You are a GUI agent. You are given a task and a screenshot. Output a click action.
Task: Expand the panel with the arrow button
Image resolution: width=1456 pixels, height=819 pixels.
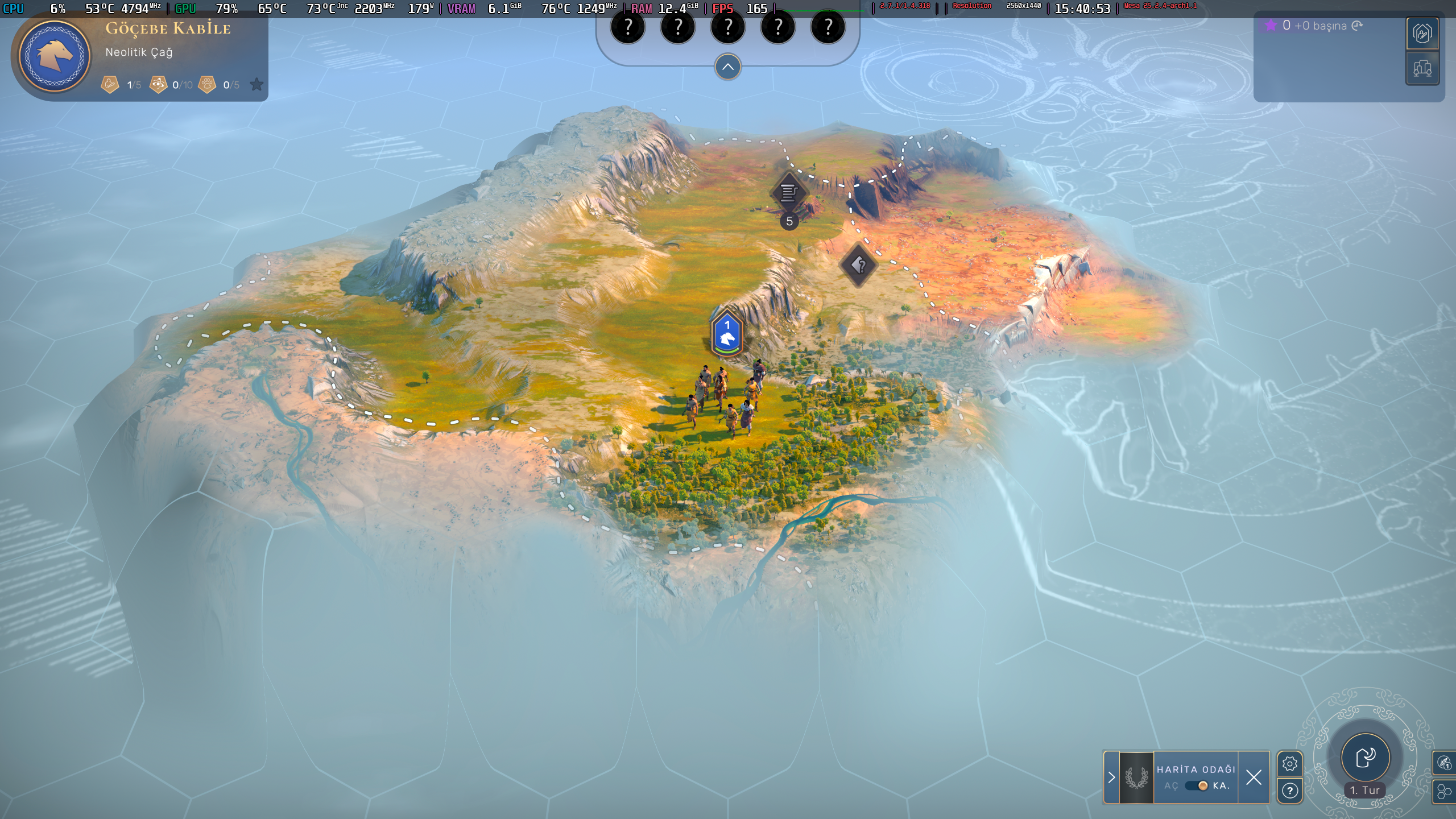pos(1111,777)
